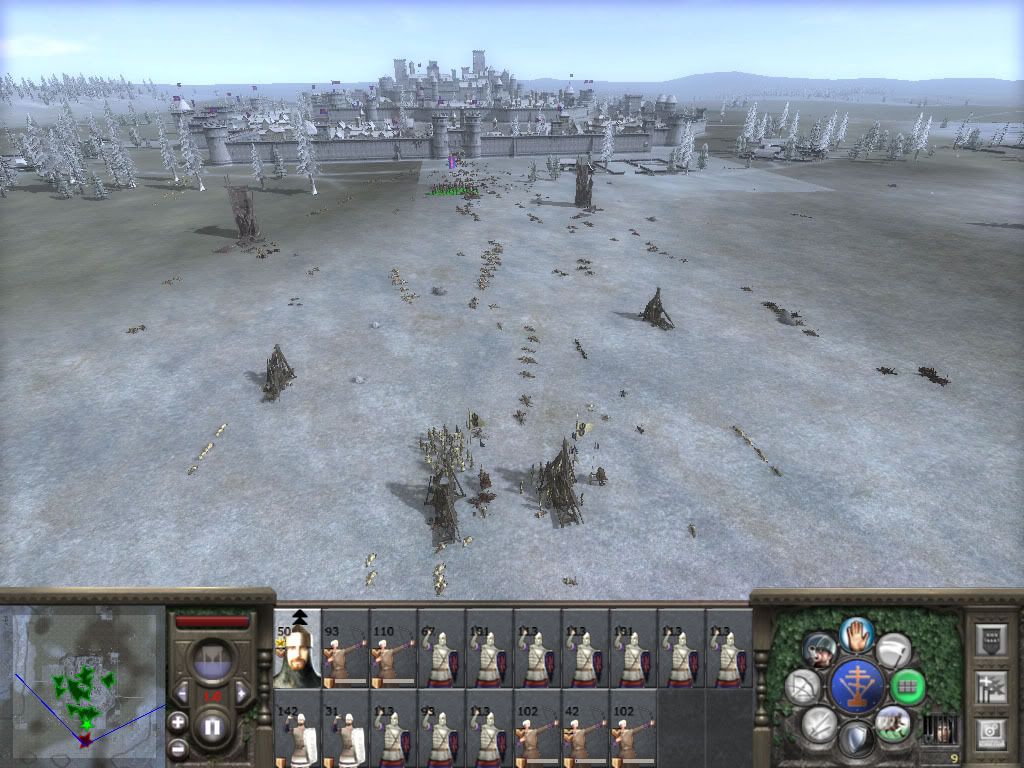This screenshot has height=768, width=1024.
Task: Zoom in the minimap with plus button
Action: tap(178, 721)
